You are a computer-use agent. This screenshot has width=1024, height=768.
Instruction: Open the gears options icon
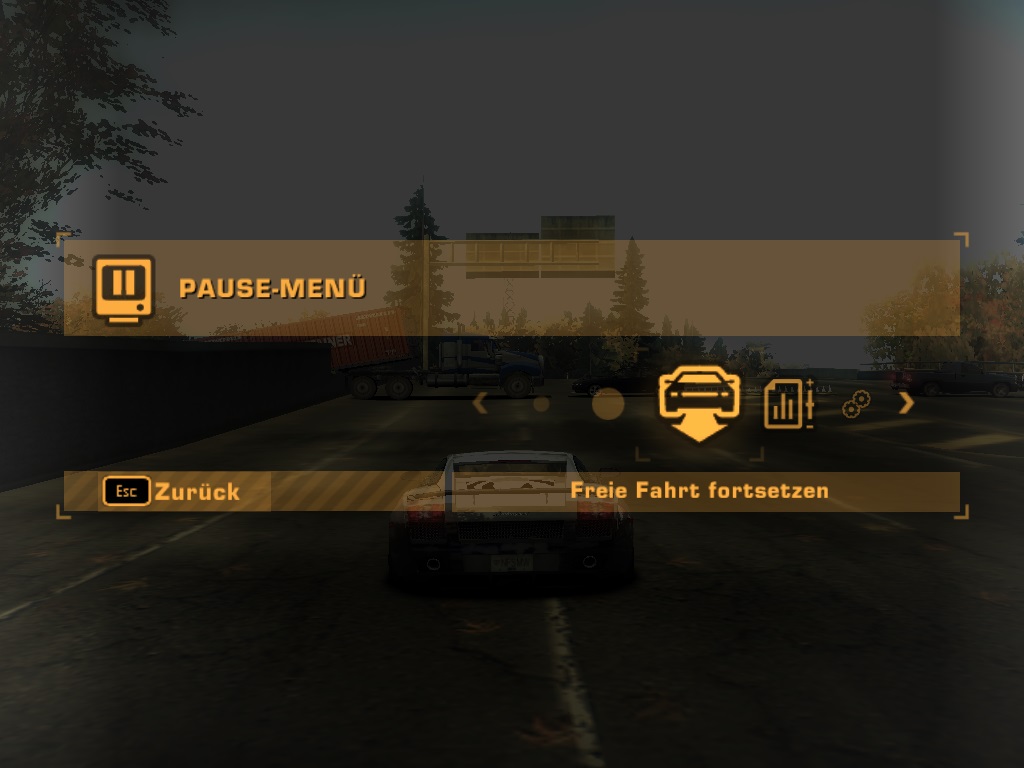(856, 404)
